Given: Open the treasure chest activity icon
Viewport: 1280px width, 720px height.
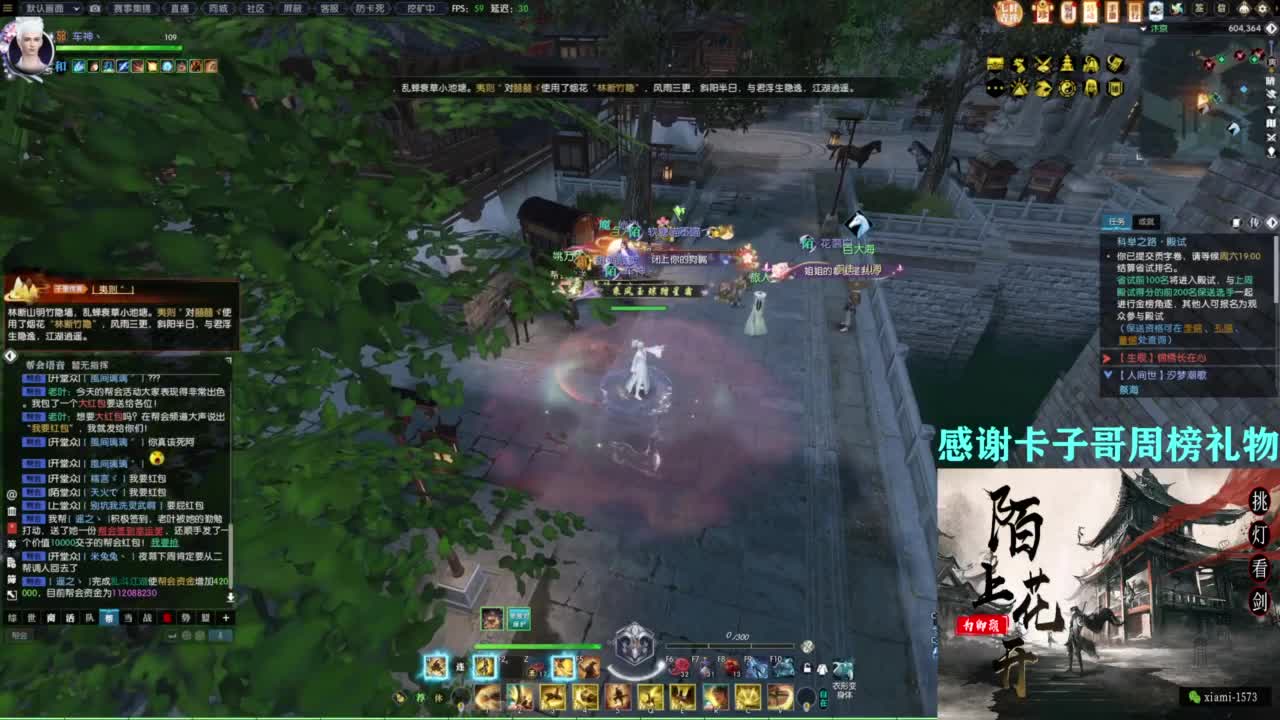Looking at the screenshot, I should [x=995, y=63].
